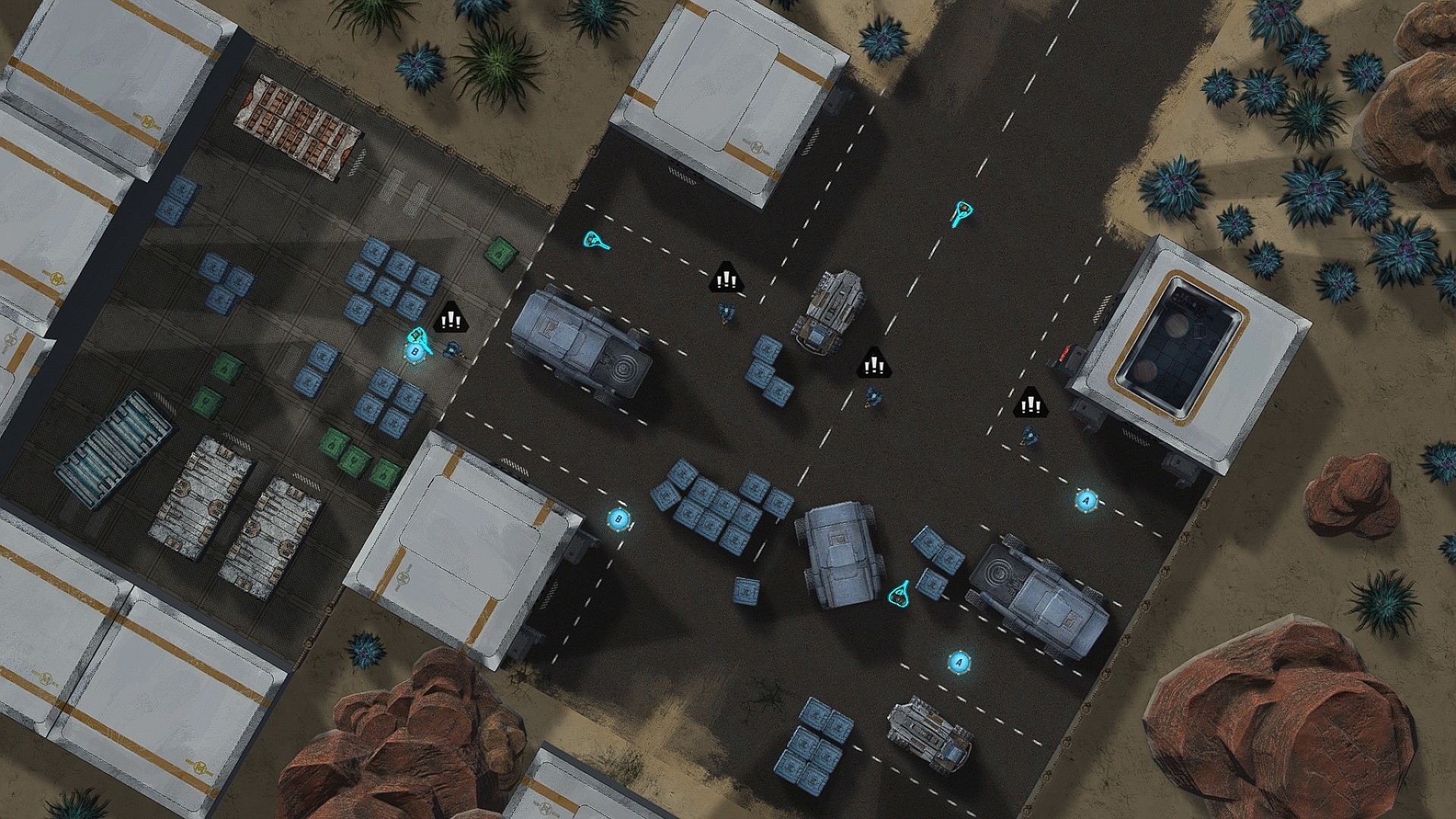Click the alert symbol below the parked tank
The height and width of the screenshot is (819, 1456).
coord(874,364)
